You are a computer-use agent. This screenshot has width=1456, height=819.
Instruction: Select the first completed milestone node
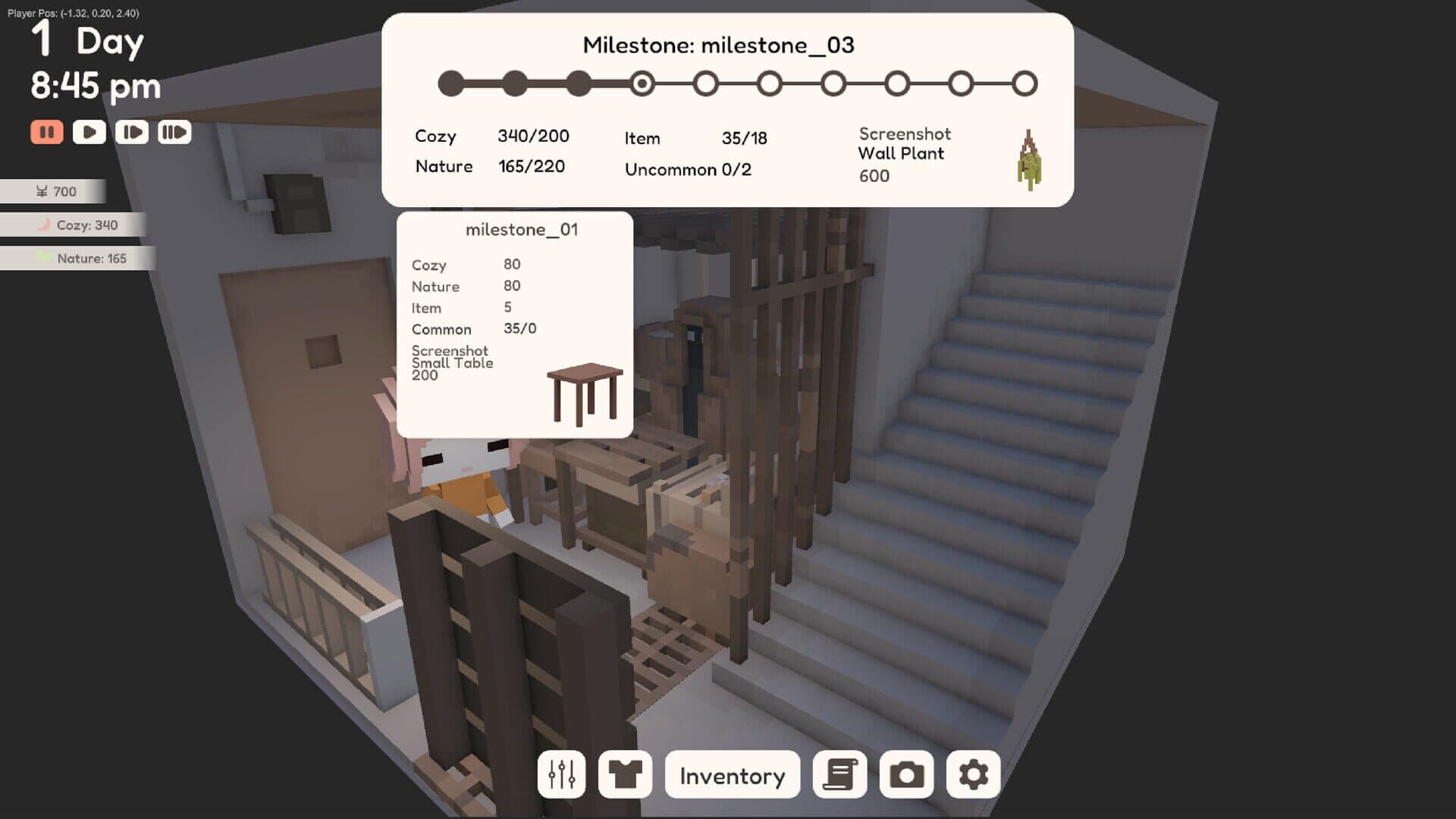pos(451,84)
